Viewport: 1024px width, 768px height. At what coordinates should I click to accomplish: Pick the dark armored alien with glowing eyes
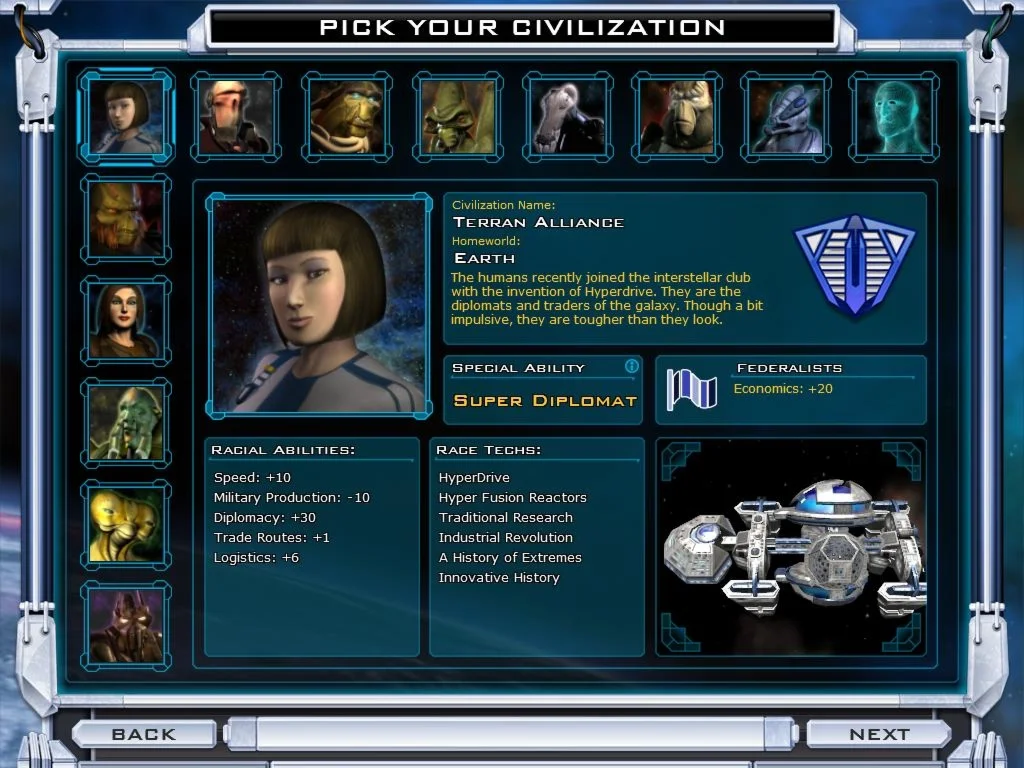point(126,626)
